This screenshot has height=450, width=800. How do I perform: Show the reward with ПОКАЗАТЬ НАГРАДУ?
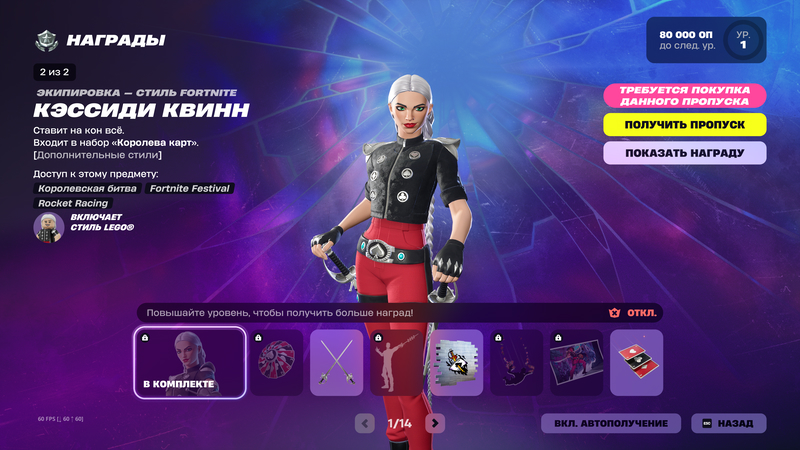(685, 153)
